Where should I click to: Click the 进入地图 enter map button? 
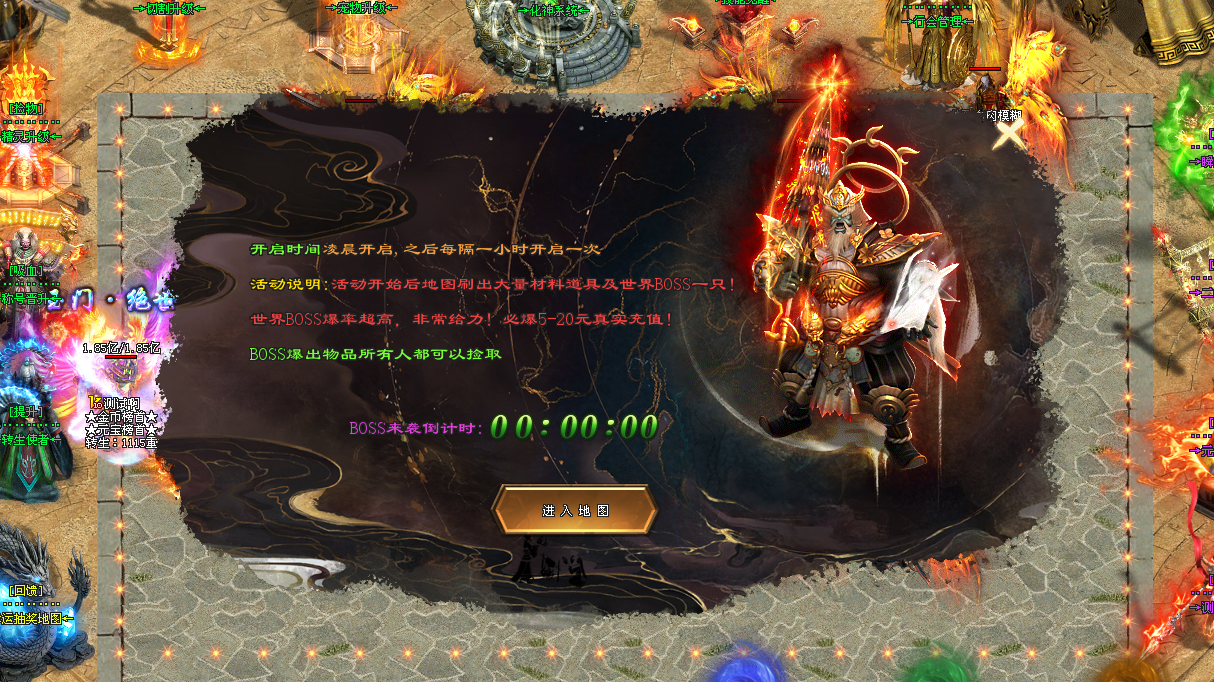pos(575,510)
